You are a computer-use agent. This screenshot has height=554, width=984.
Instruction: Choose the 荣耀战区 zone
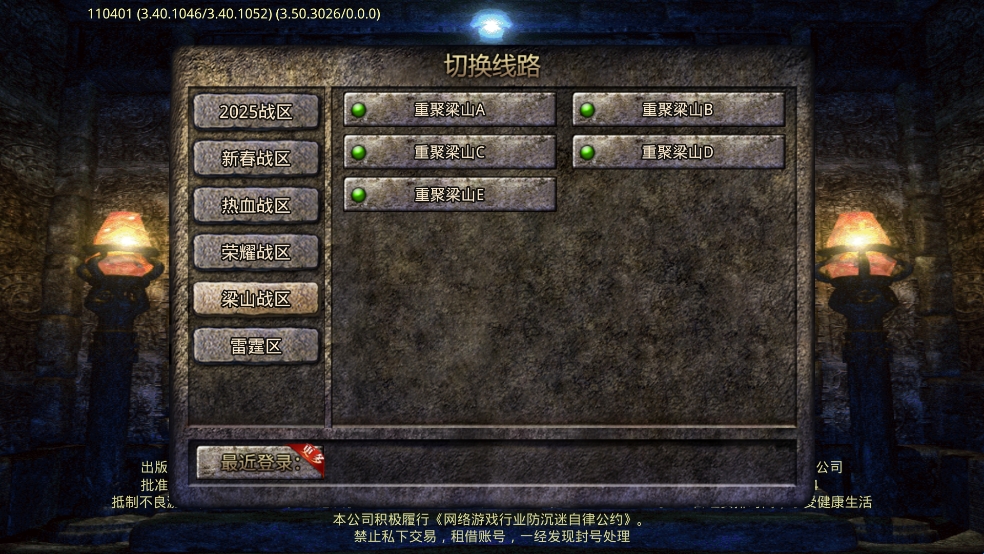tap(256, 252)
